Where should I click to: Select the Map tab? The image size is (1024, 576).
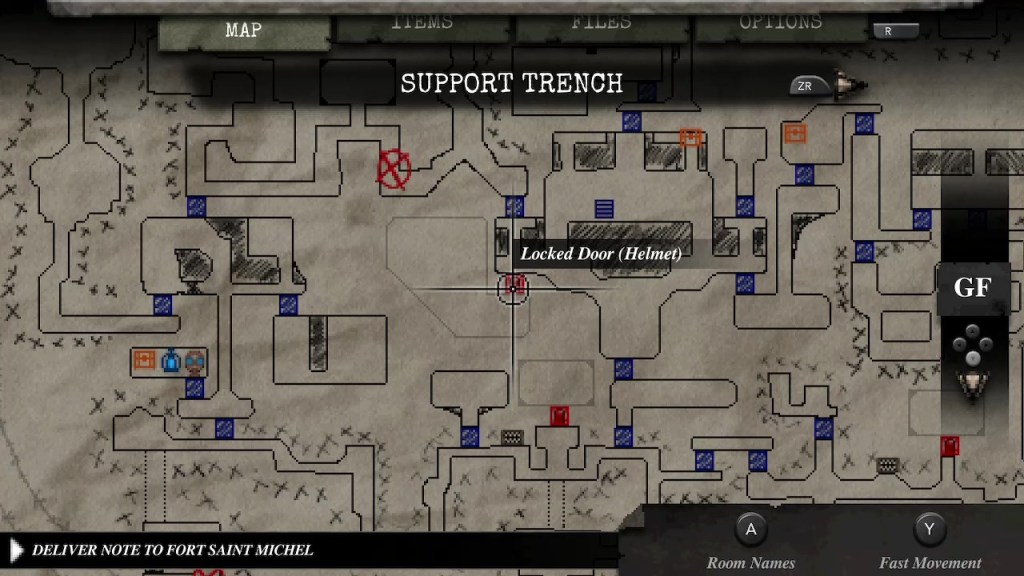pyautogui.click(x=243, y=31)
